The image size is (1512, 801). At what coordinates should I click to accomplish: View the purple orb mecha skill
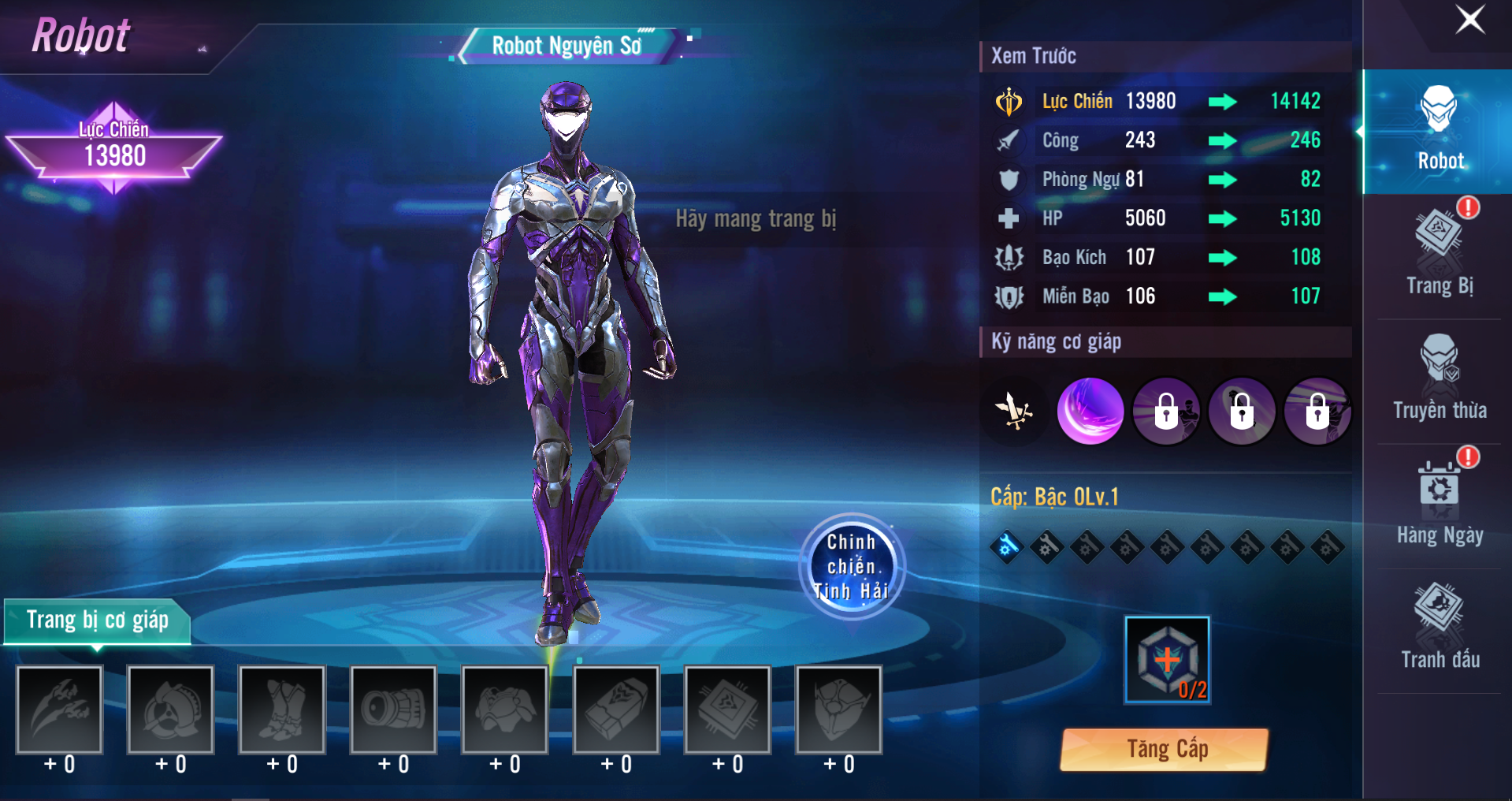pos(1090,411)
